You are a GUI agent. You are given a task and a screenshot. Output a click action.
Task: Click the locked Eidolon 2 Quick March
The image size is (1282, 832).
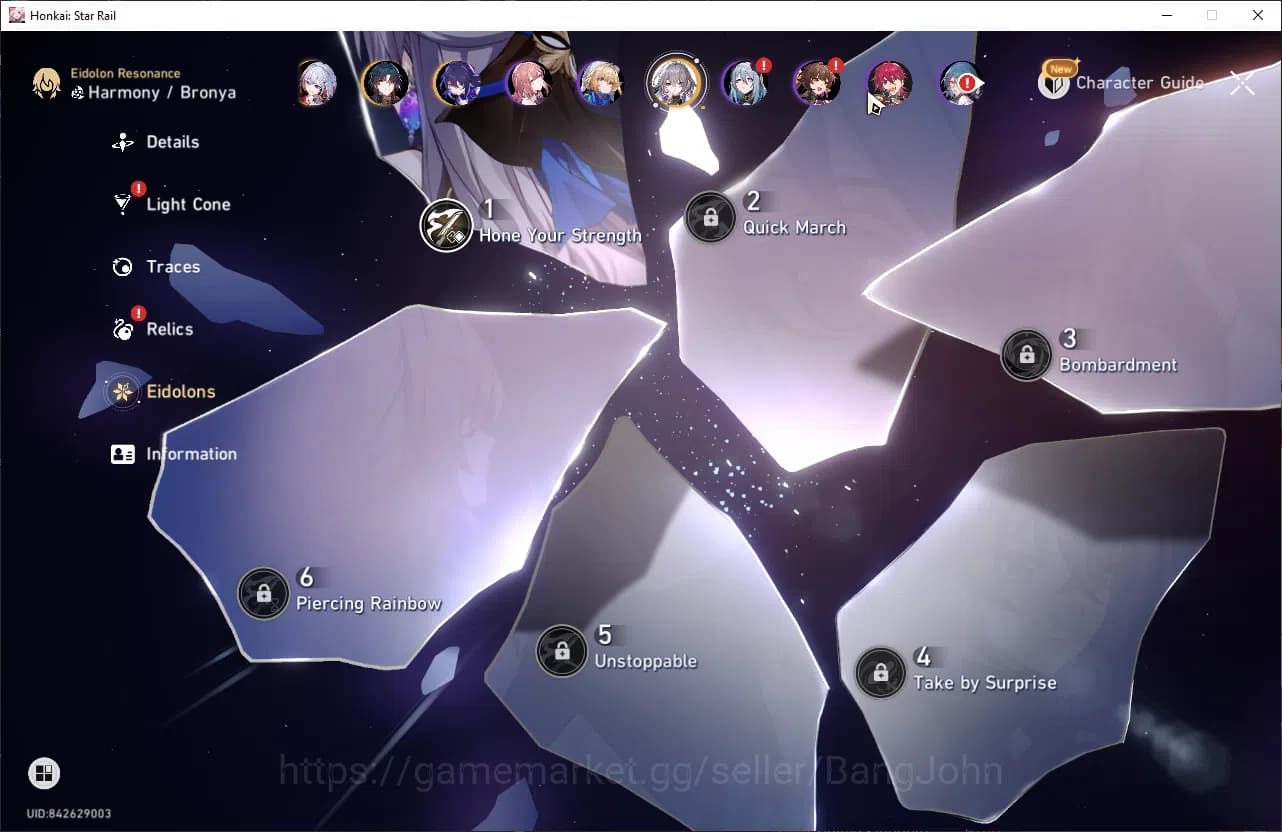[711, 217]
